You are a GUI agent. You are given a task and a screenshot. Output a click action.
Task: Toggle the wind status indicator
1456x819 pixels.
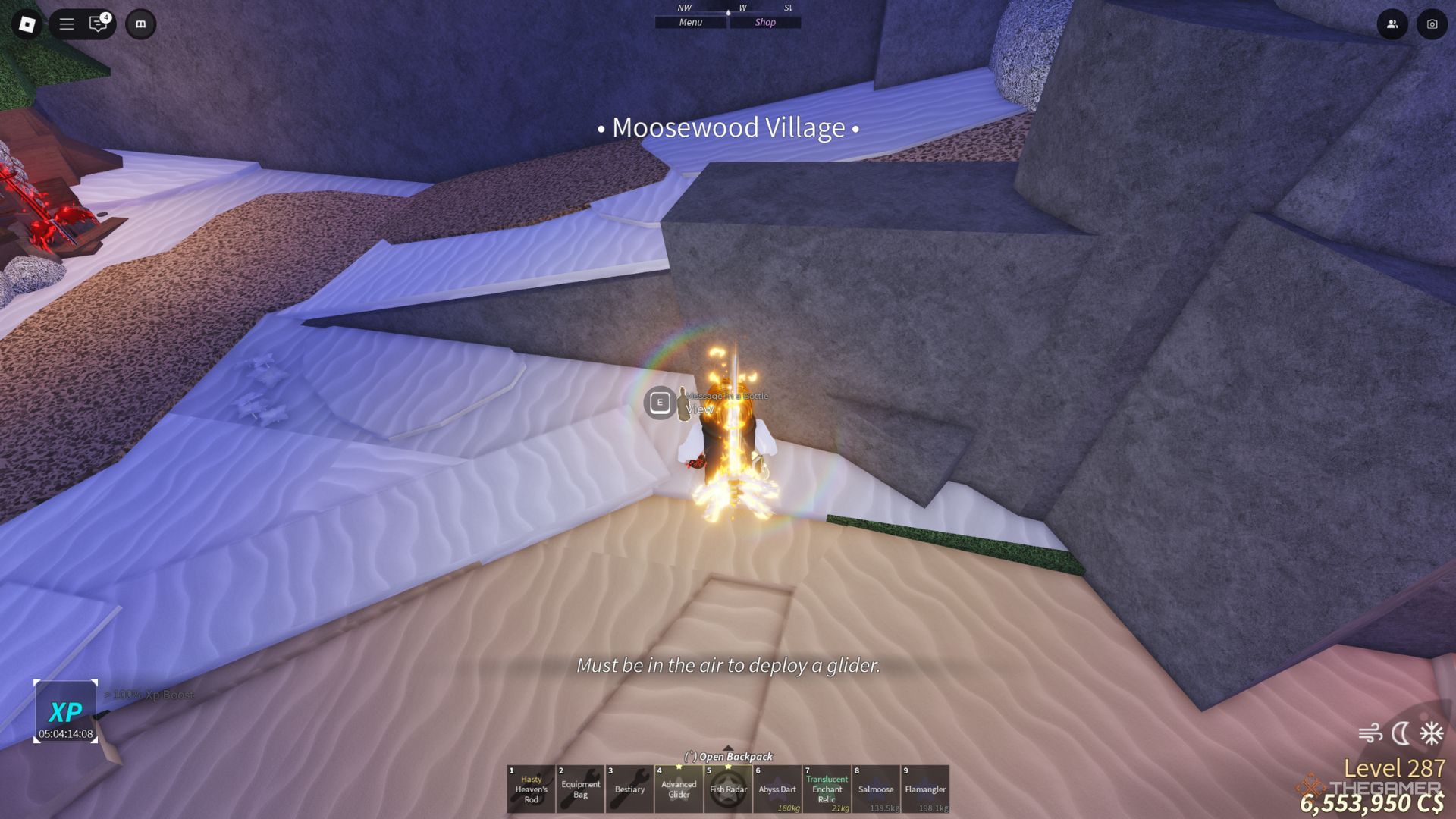tap(1372, 733)
